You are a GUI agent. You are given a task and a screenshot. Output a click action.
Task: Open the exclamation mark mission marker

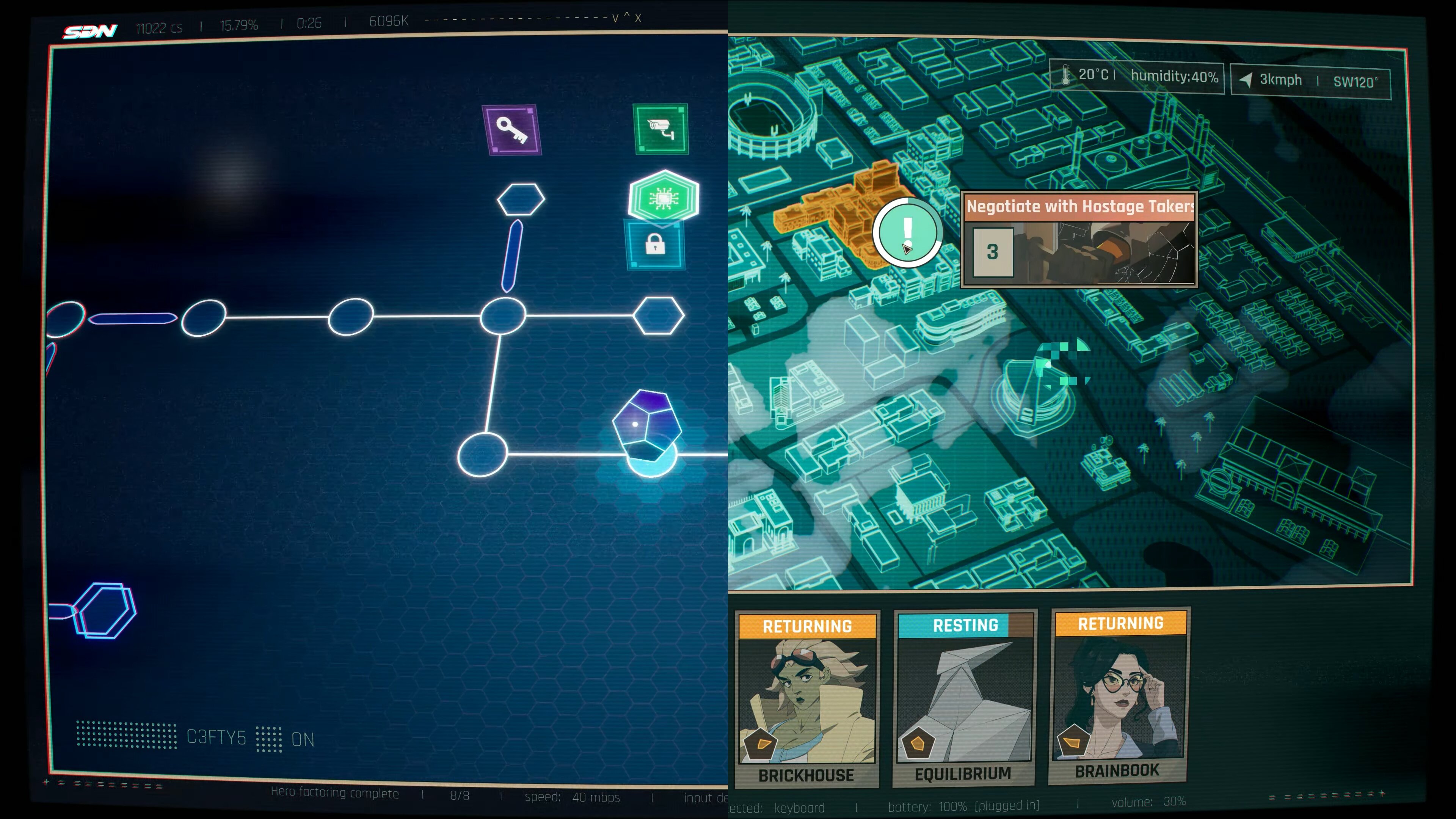pos(907,232)
